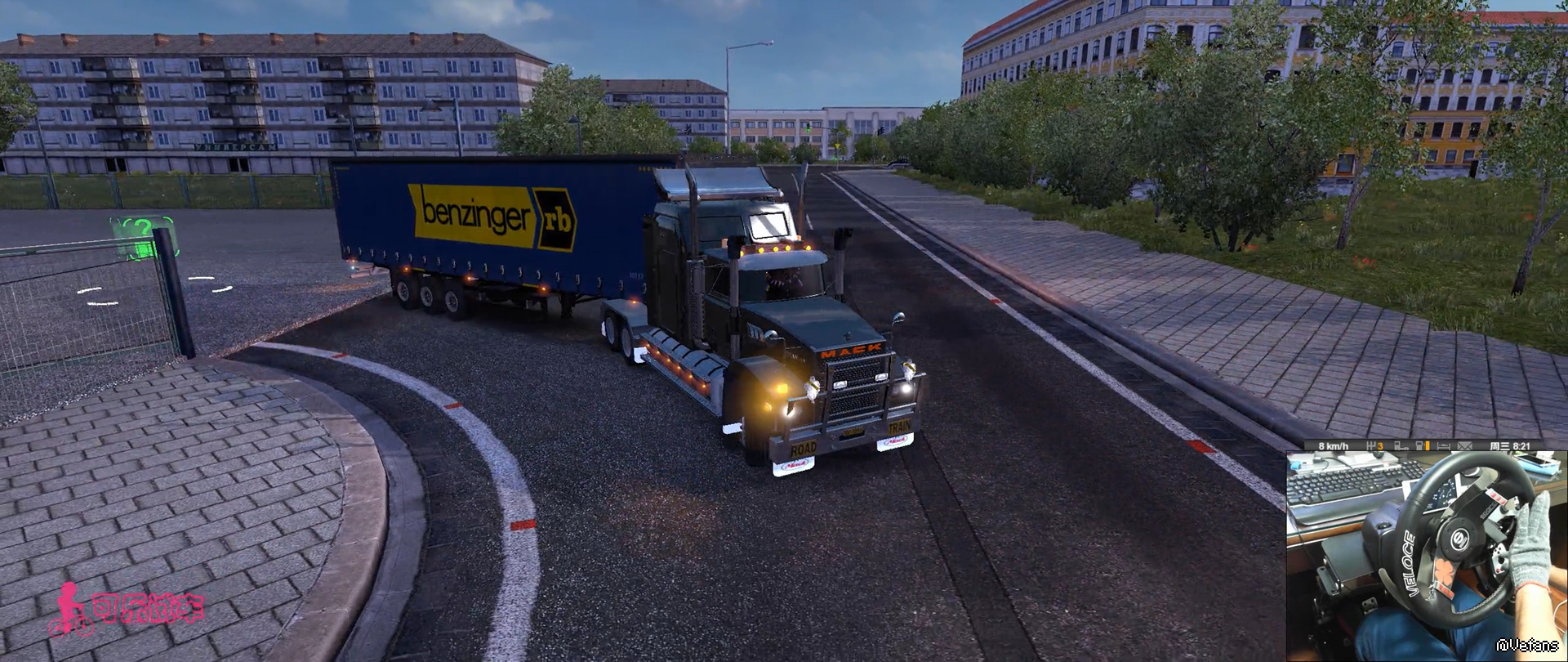Open the mail envelope icon
1568x662 pixels.
pyautogui.click(x=1464, y=446)
